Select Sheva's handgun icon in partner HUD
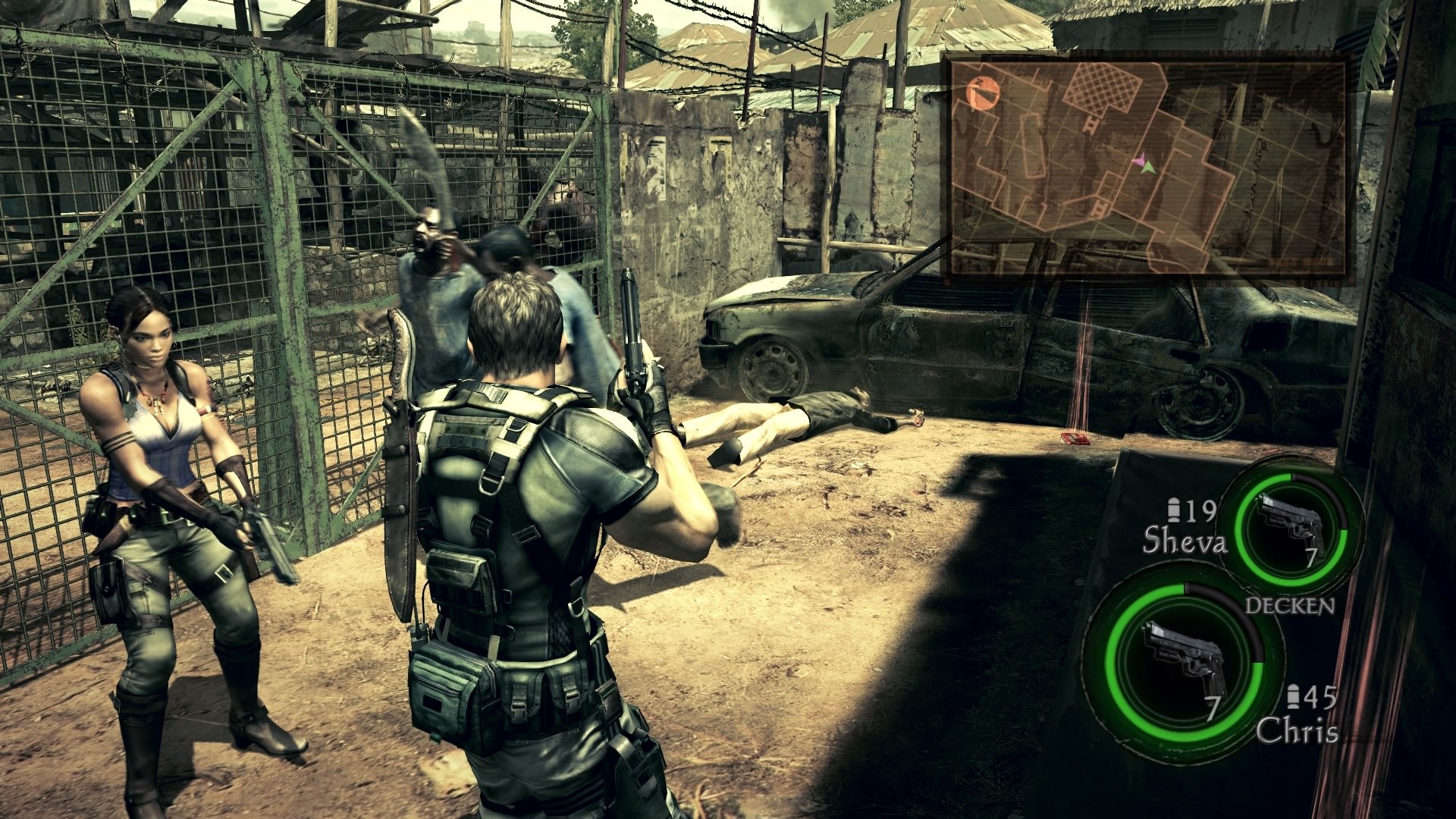Image resolution: width=1456 pixels, height=819 pixels. click(1291, 519)
